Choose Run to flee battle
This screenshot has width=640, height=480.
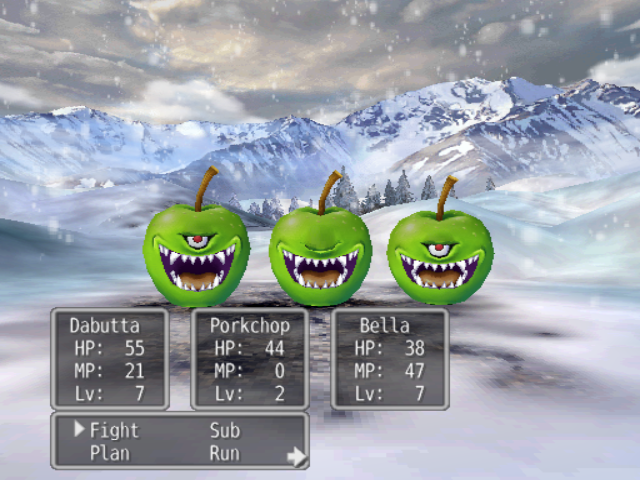[224, 453]
